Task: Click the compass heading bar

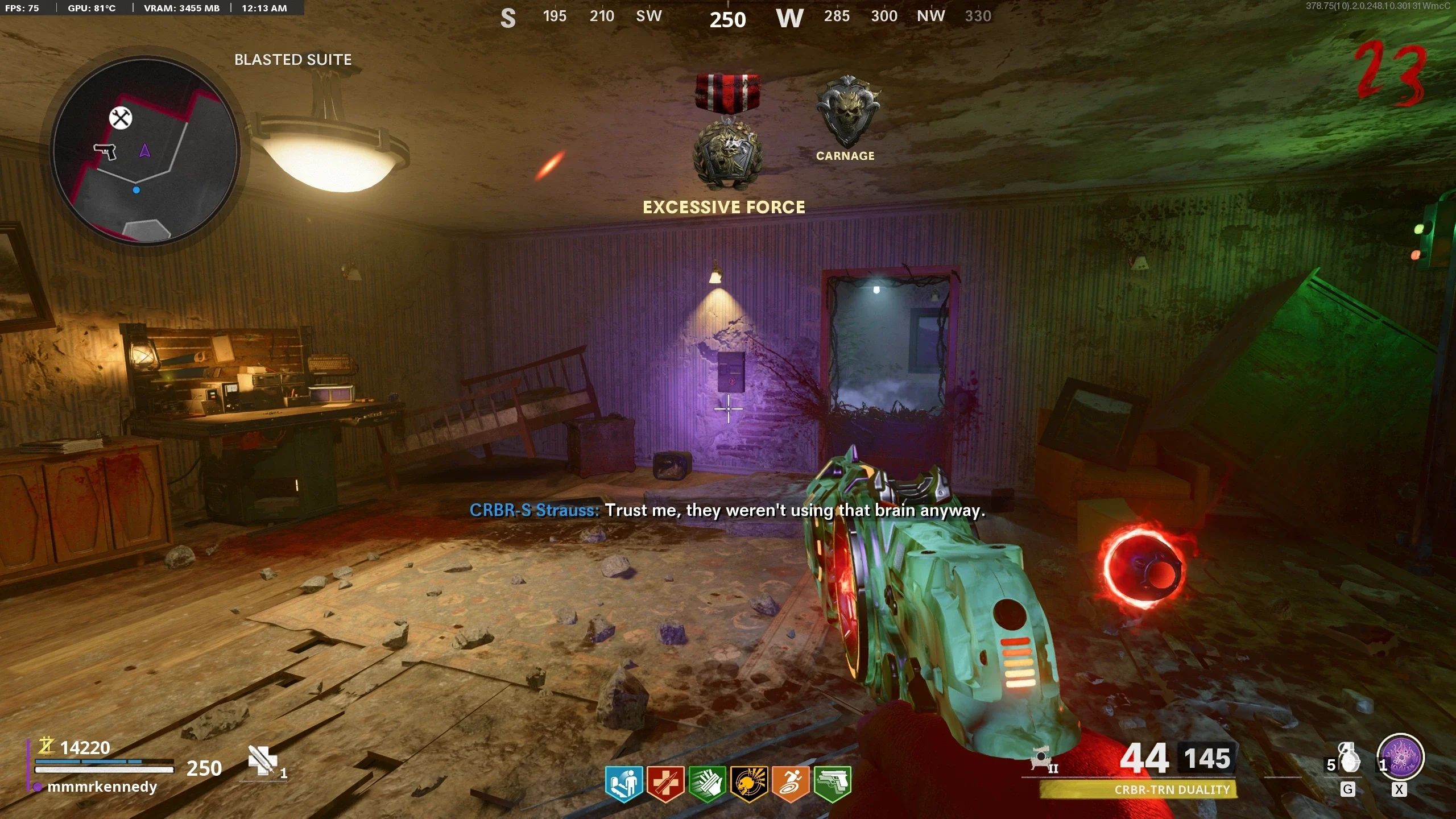Action: 745,17
